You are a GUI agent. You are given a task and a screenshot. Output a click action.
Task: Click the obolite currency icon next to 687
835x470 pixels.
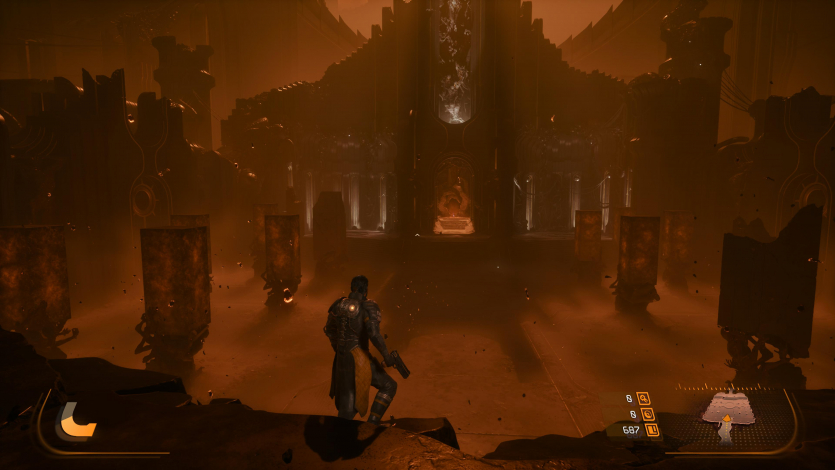click(x=652, y=430)
